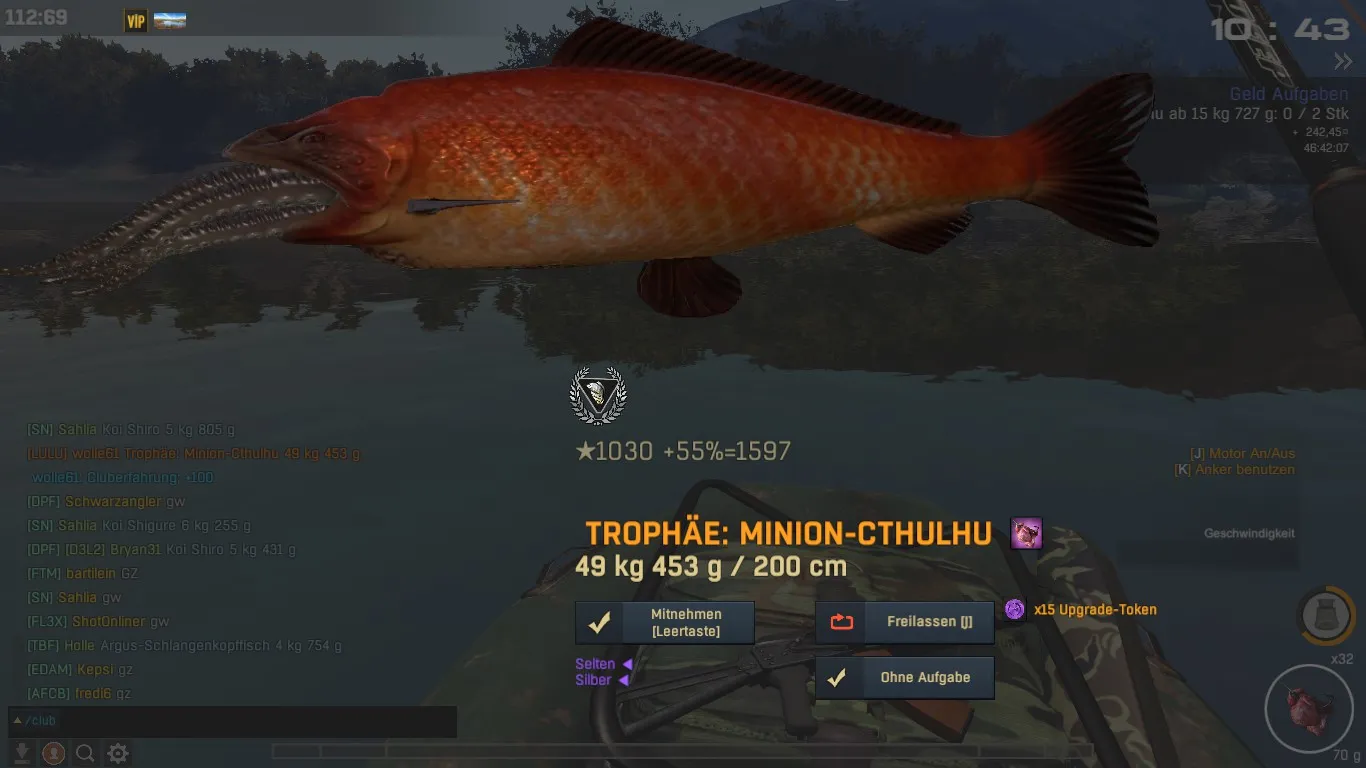The width and height of the screenshot is (1366, 768).
Task: Open the magnifying glass search icon
Action: click(86, 753)
